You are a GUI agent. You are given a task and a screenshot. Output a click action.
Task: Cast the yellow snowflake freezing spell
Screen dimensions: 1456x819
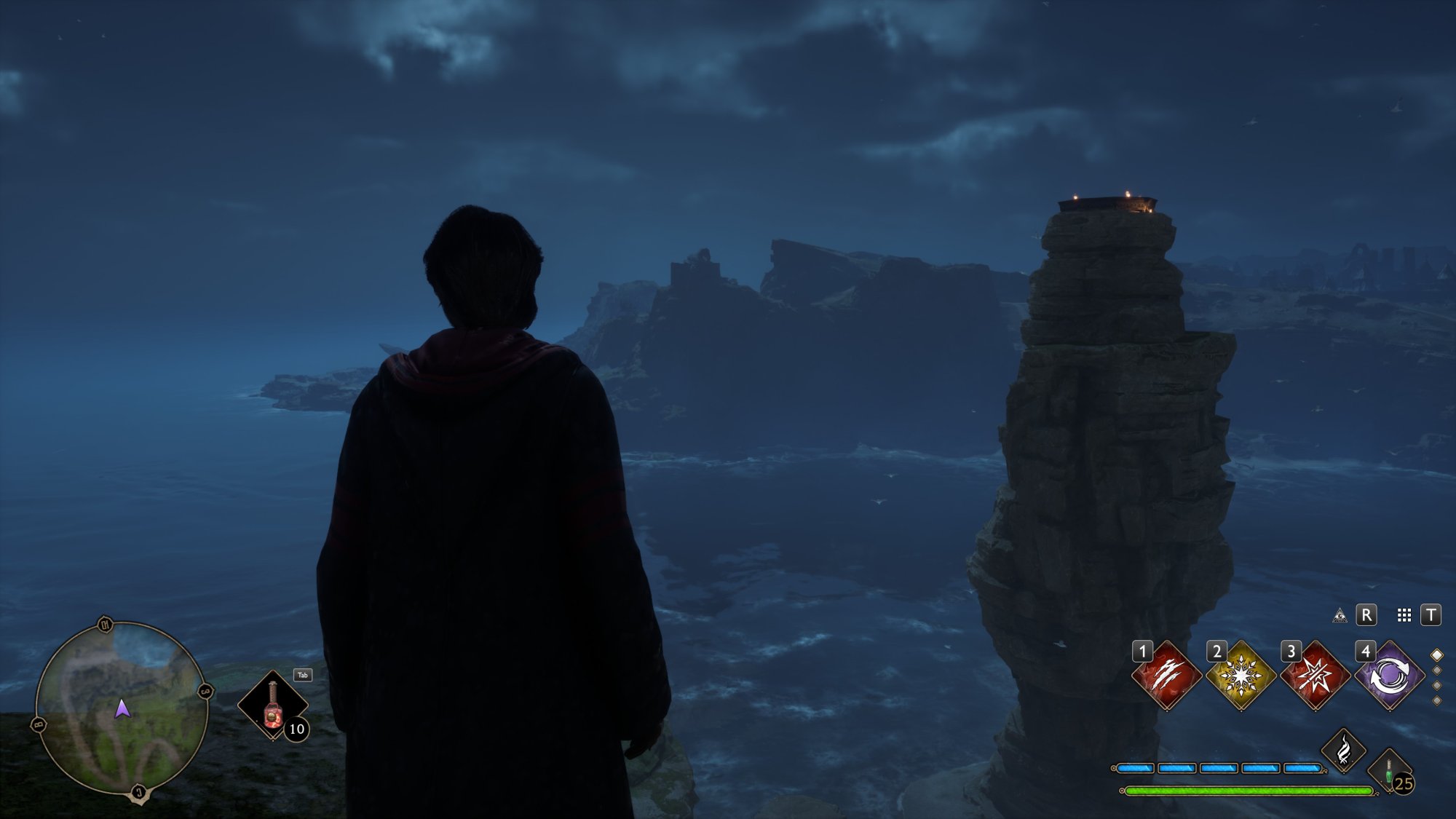tap(1241, 676)
